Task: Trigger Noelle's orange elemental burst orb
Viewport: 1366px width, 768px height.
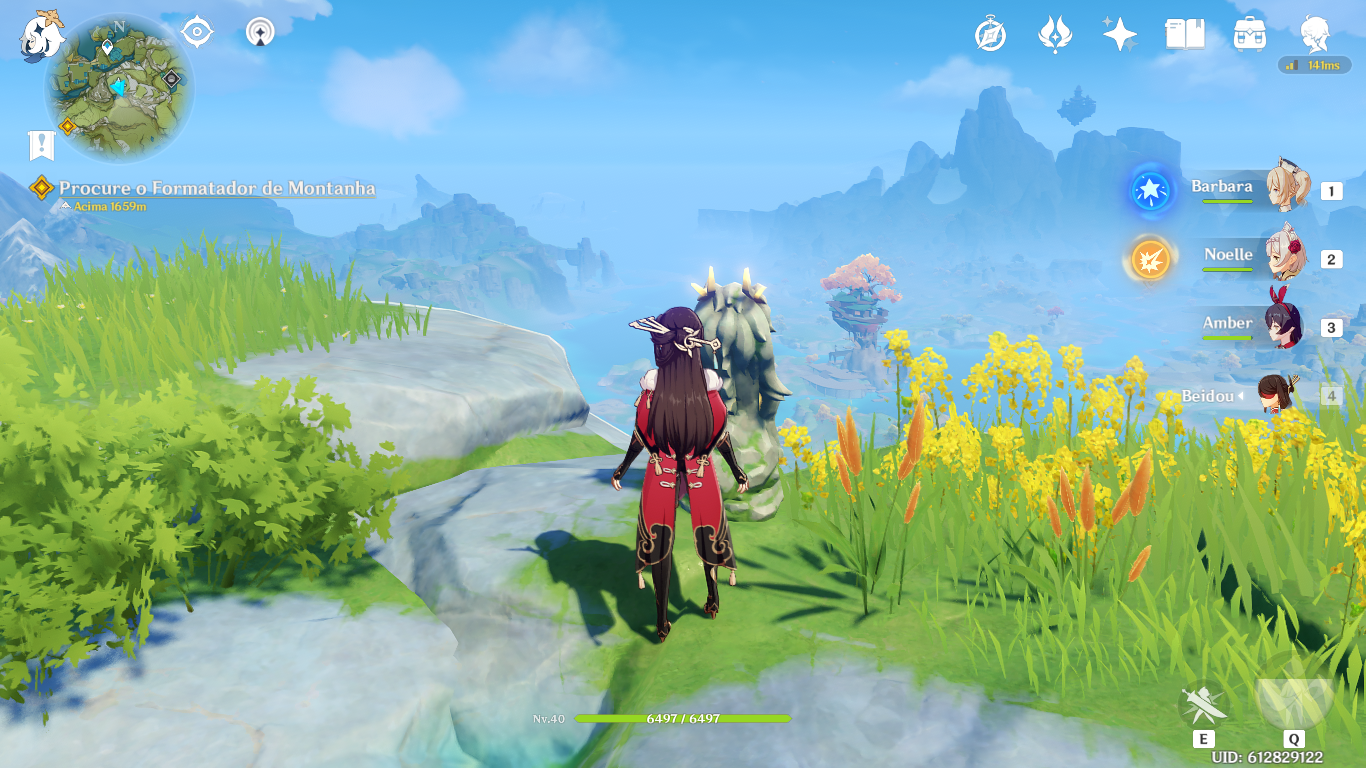Action: [1150, 259]
